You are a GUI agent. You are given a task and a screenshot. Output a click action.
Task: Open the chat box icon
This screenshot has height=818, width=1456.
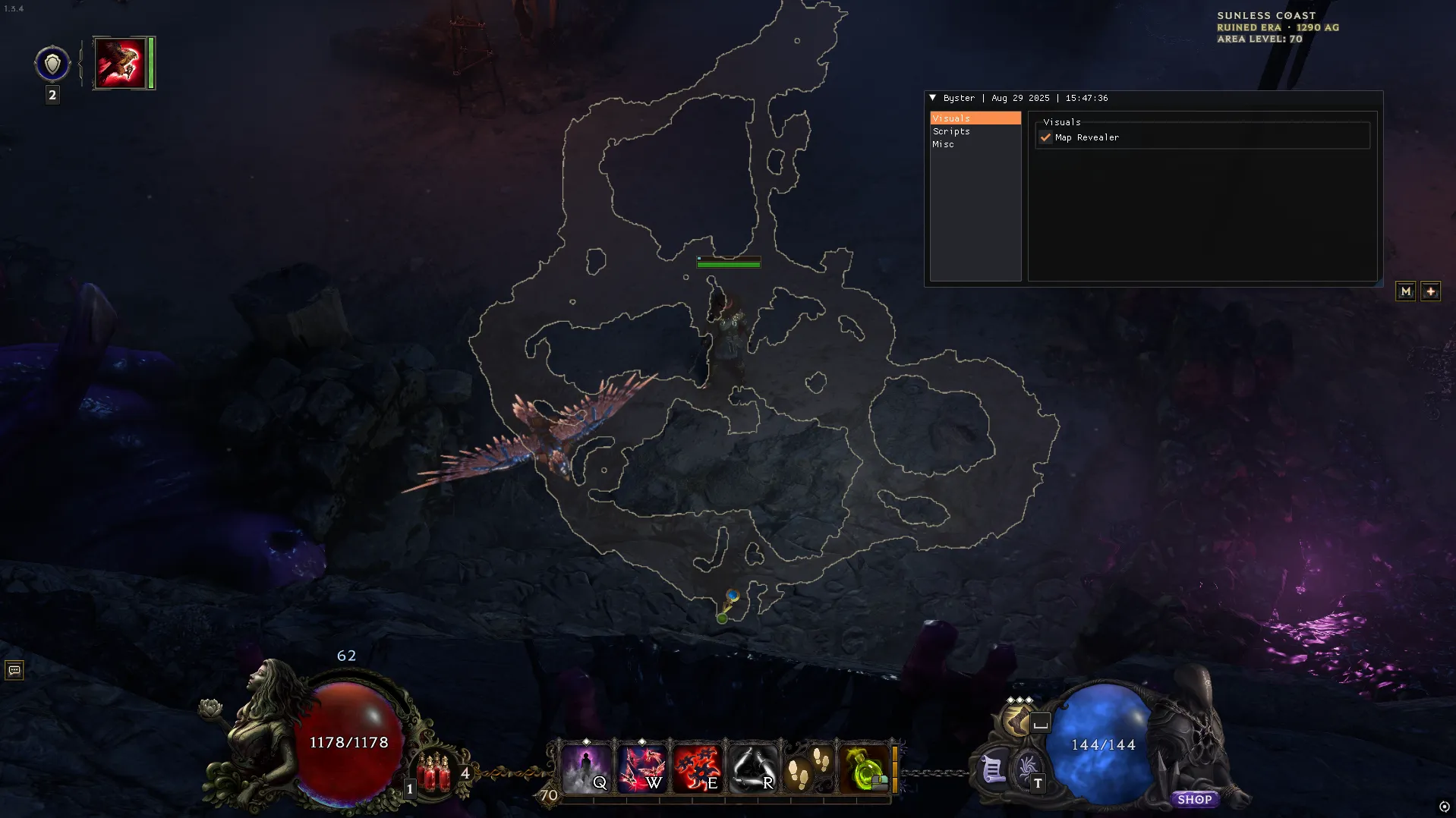(14, 670)
